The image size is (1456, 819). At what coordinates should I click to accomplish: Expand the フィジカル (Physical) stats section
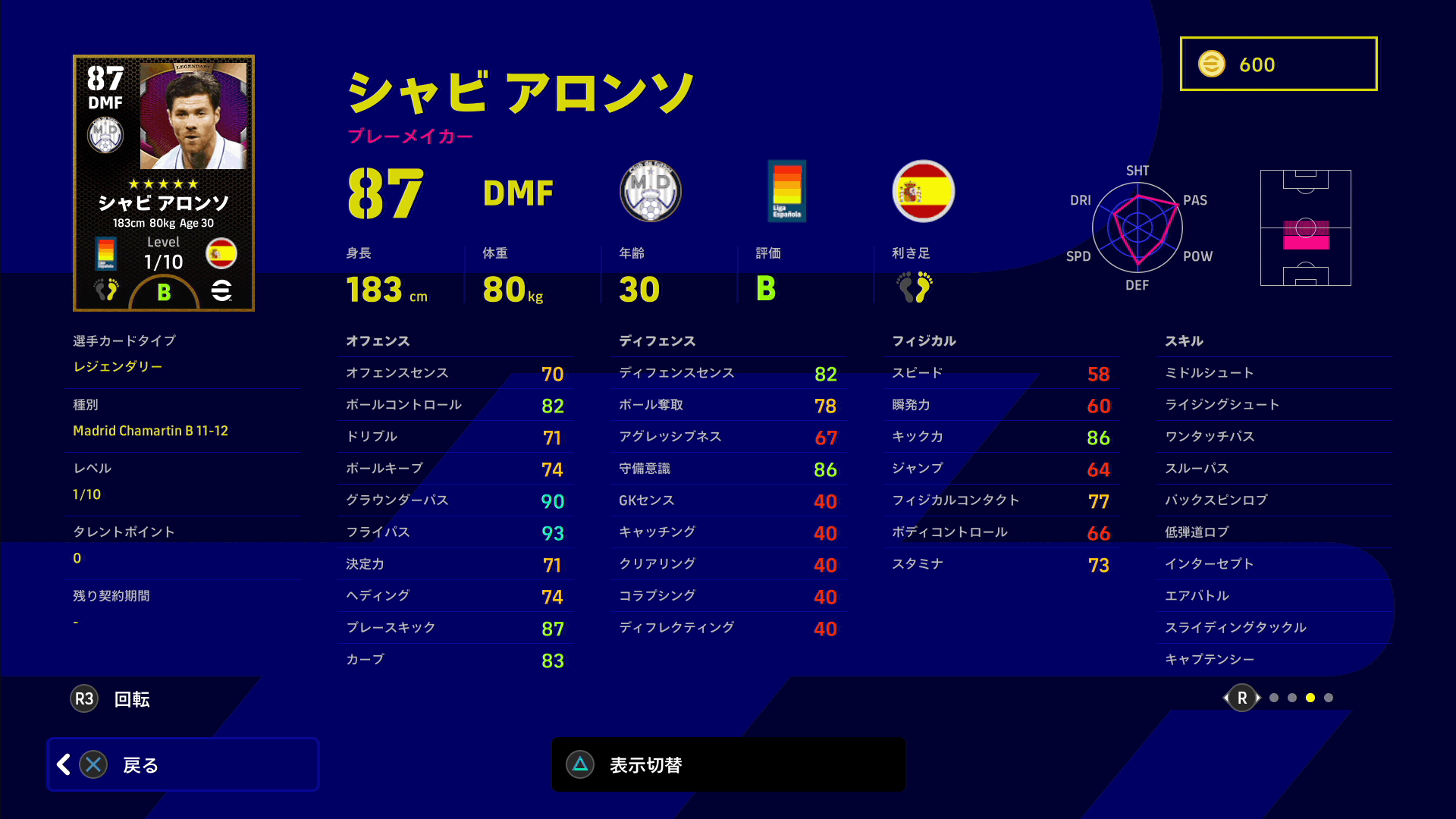tap(924, 341)
